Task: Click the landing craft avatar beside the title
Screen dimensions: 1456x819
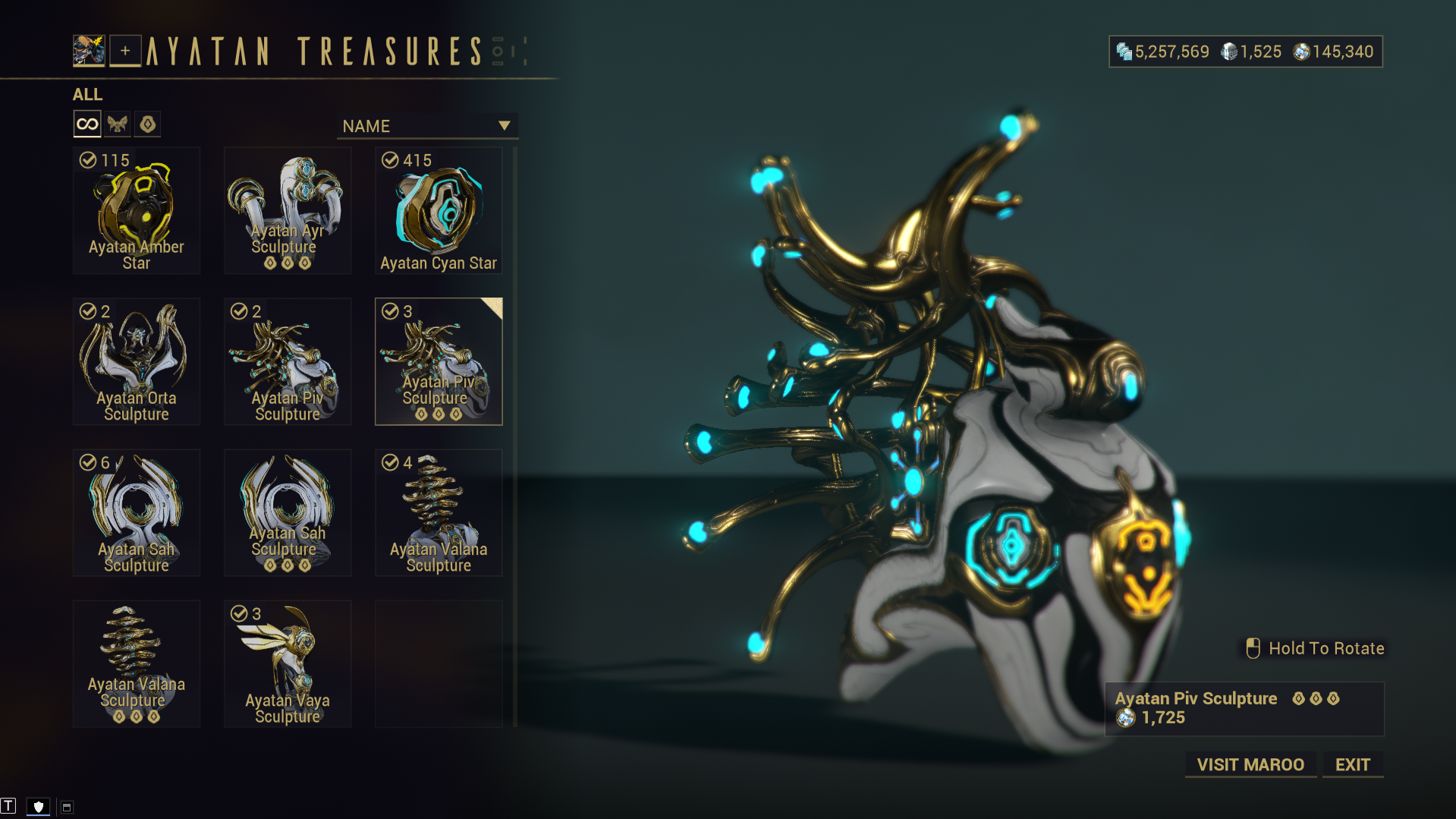Action: 89,49
